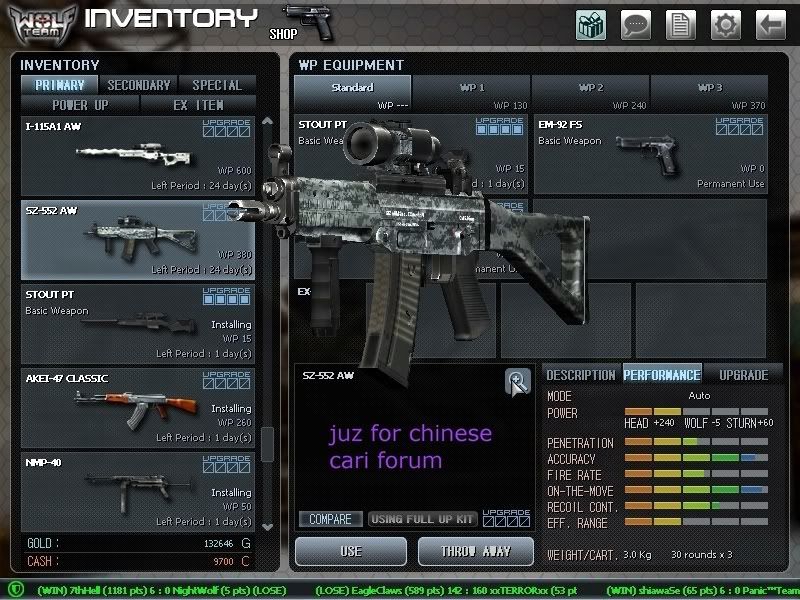Switch to the Secondary weapons tab
Screen dimensions: 800x600
[x=138, y=86]
